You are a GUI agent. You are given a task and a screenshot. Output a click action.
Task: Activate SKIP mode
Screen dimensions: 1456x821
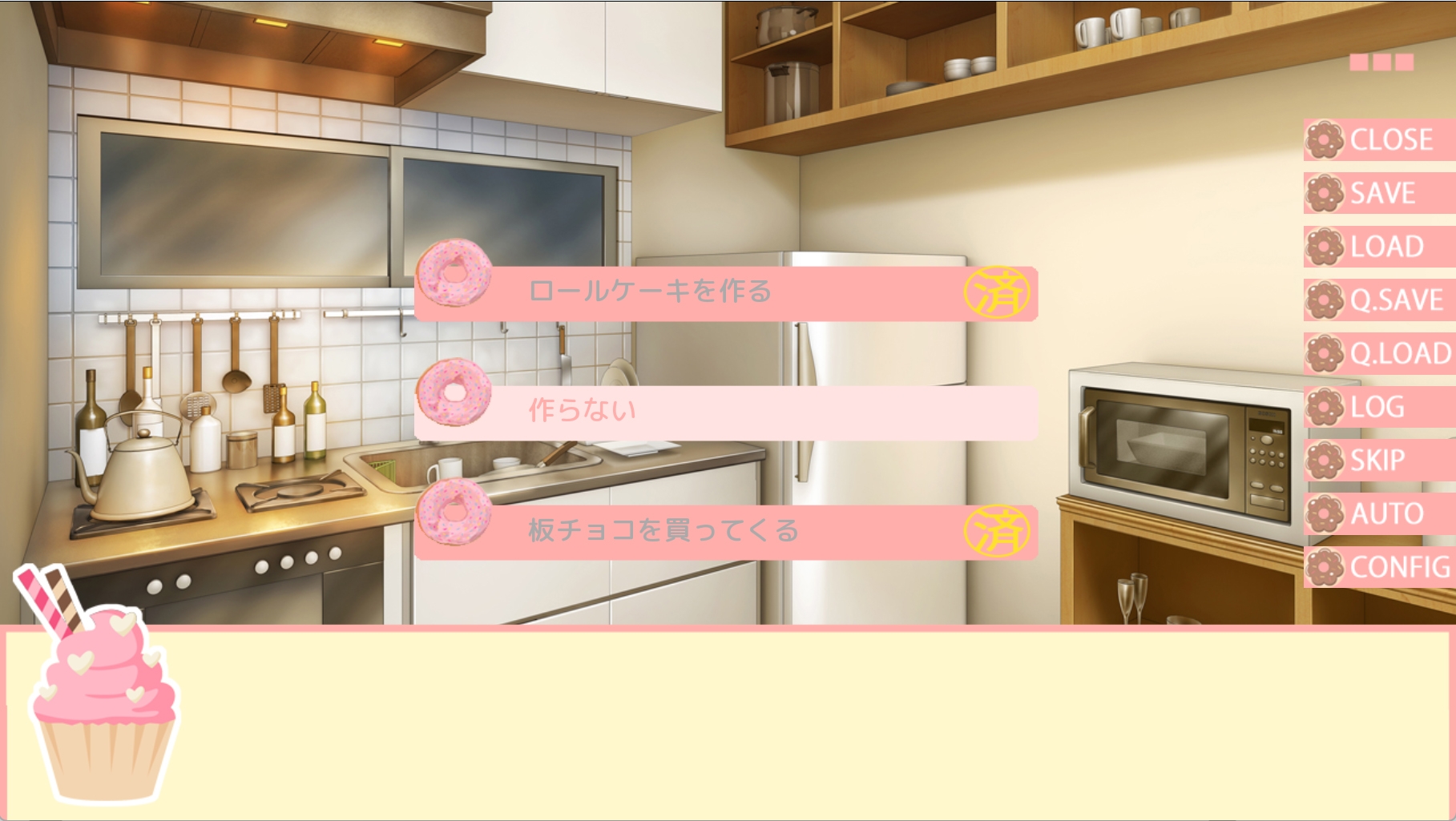[x=1380, y=461]
